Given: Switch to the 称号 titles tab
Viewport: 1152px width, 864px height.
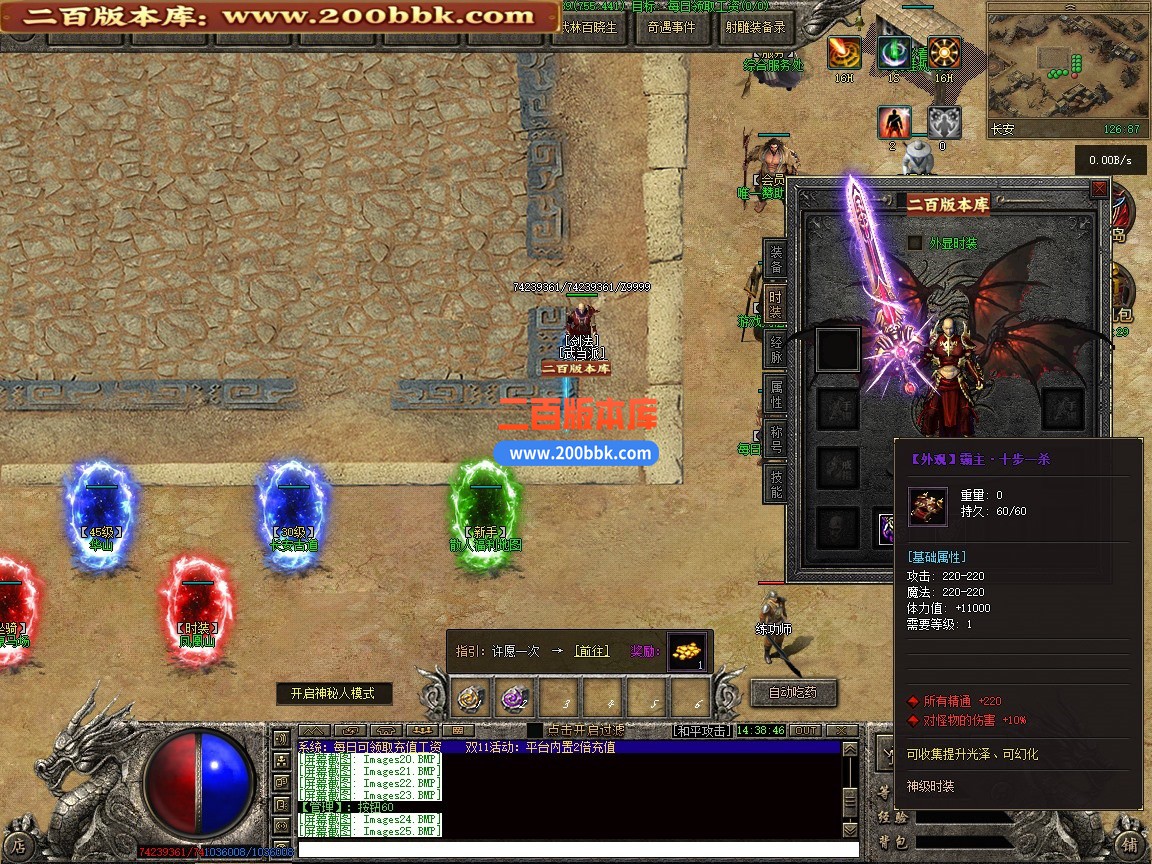Looking at the screenshot, I should click(776, 440).
